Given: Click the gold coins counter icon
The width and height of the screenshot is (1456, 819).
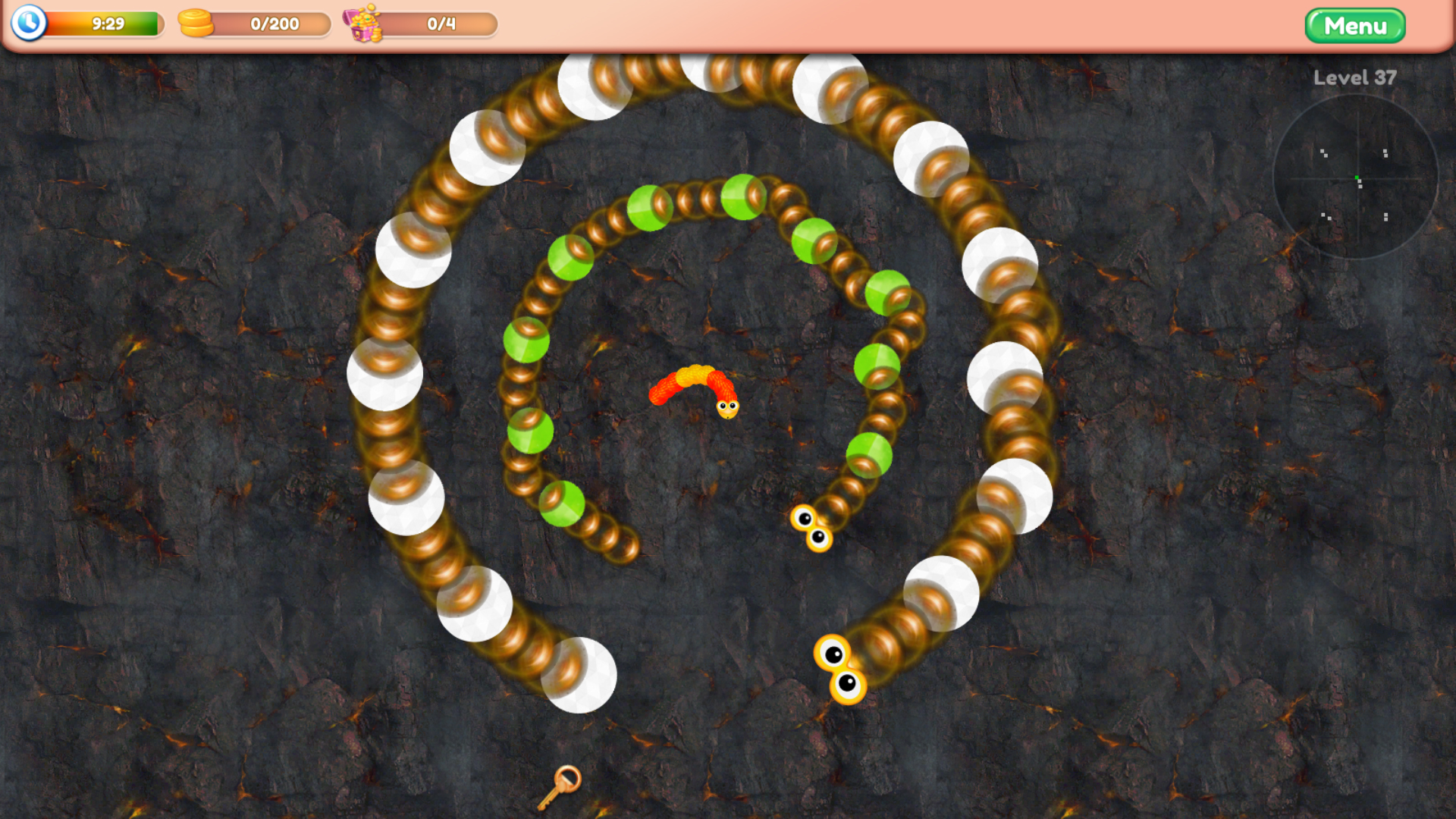Looking at the screenshot, I should point(194,24).
